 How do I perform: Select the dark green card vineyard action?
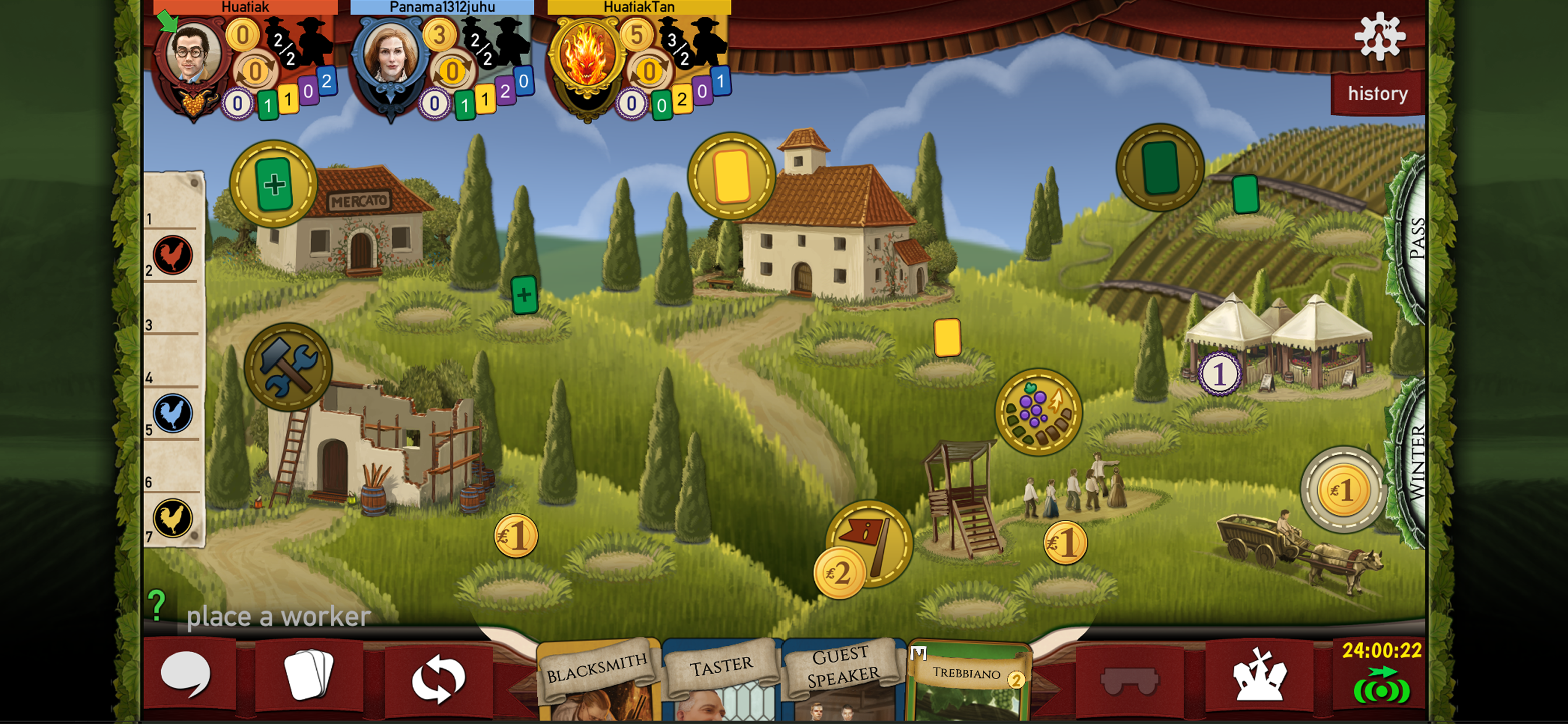[1160, 168]
